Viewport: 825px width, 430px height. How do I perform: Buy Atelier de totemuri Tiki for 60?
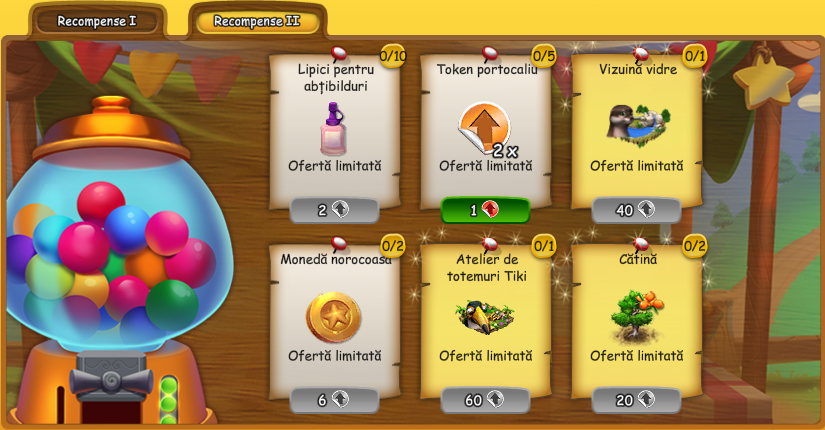485,400
